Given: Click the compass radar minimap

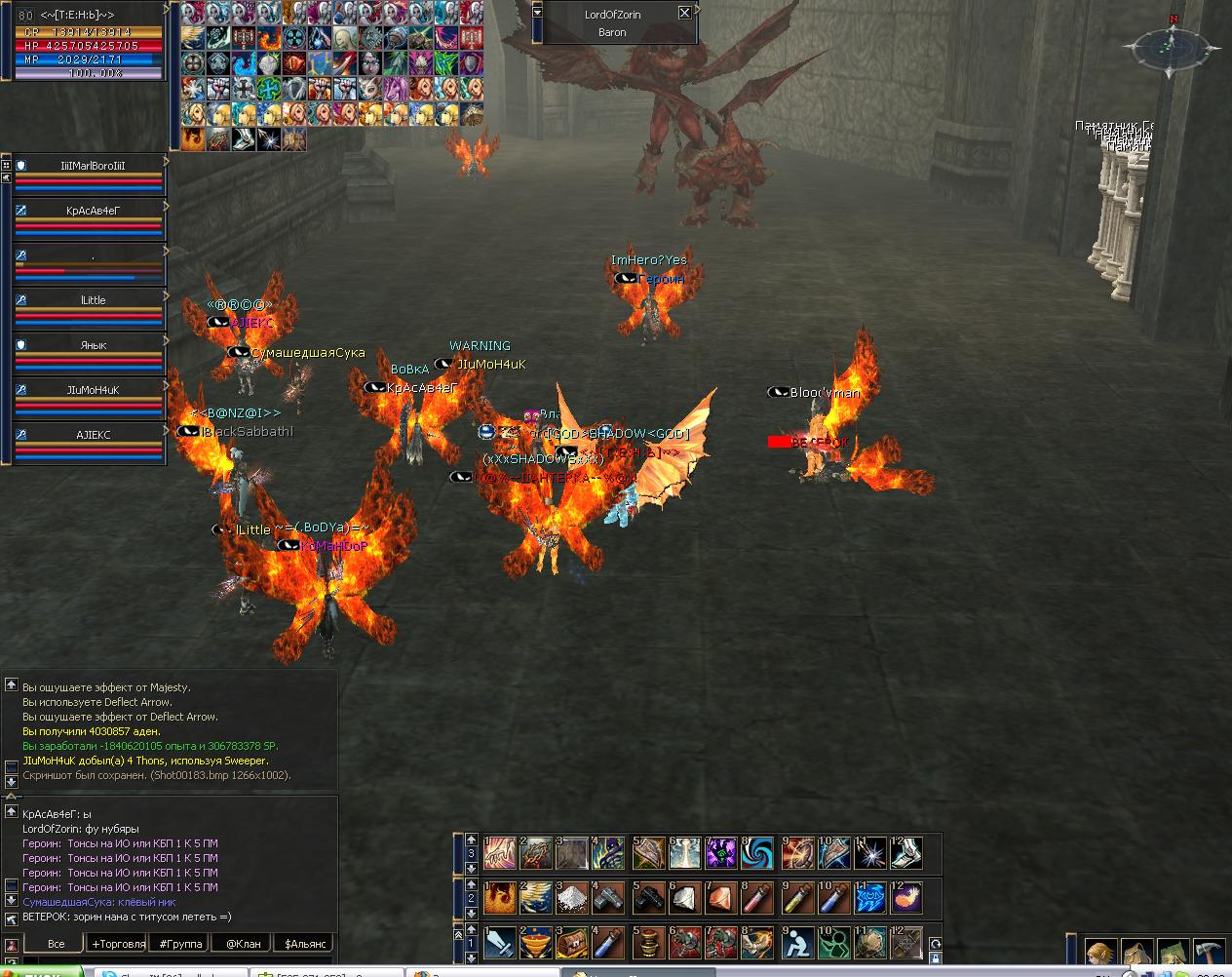Looking at the screenshot, I should click(x=1171, y=46).
